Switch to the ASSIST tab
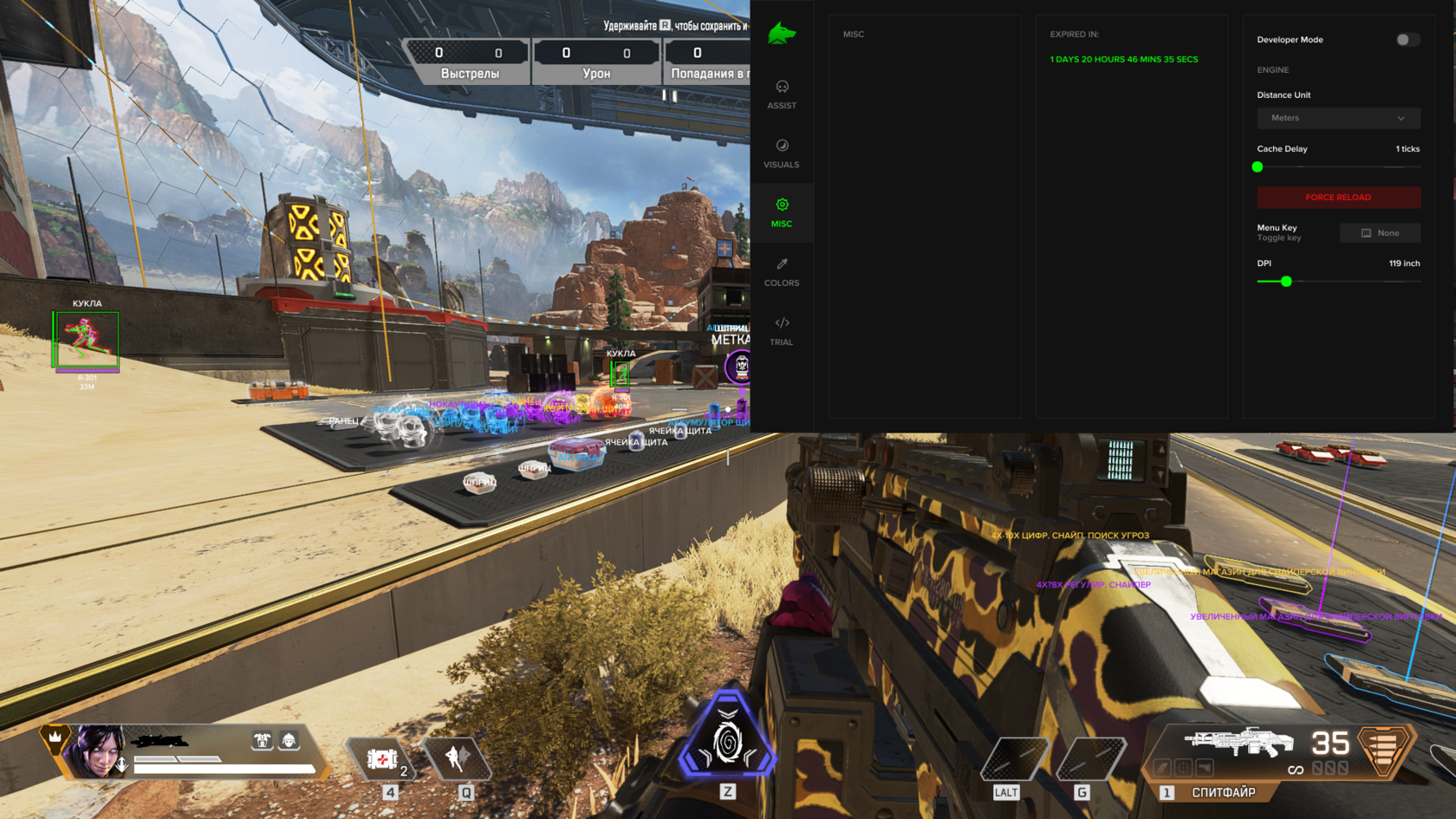Viewport: 1456px width, 819px height. click(x=782, y=95)
